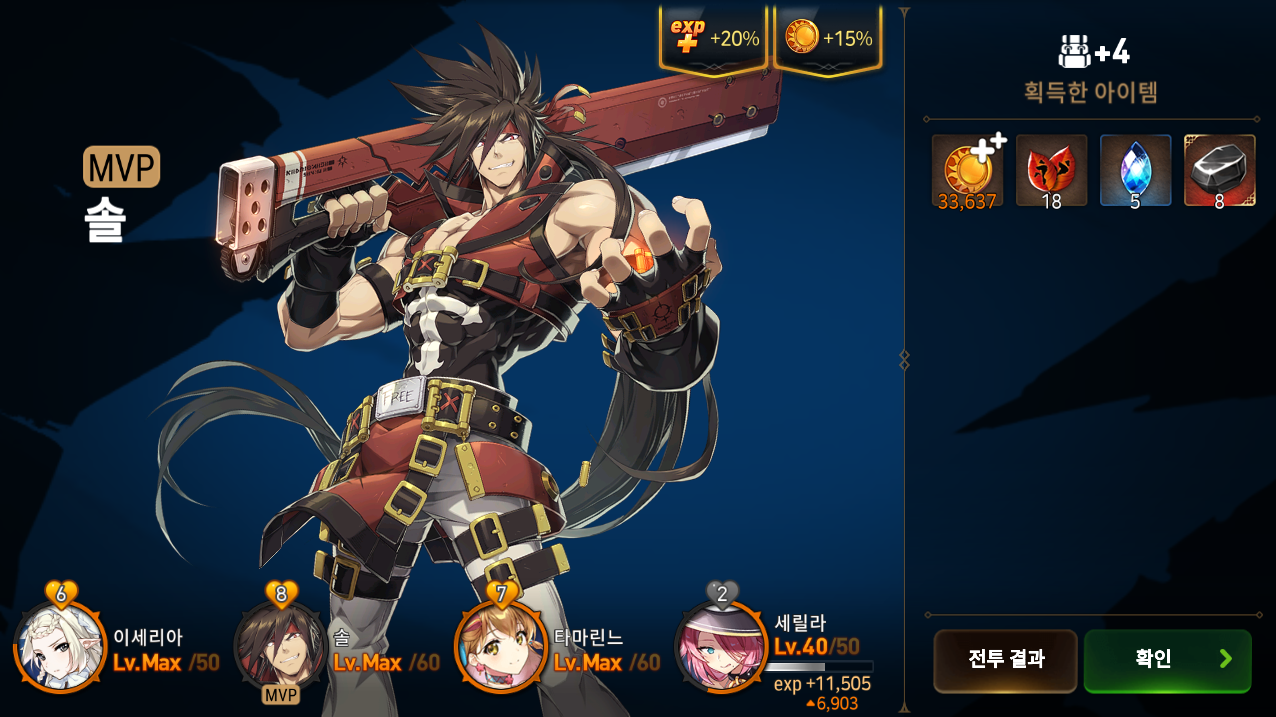The width and height of the screenshot is (1276, 717).
Task: Confirm with the green 확인 button
Action: point(1167,660)
